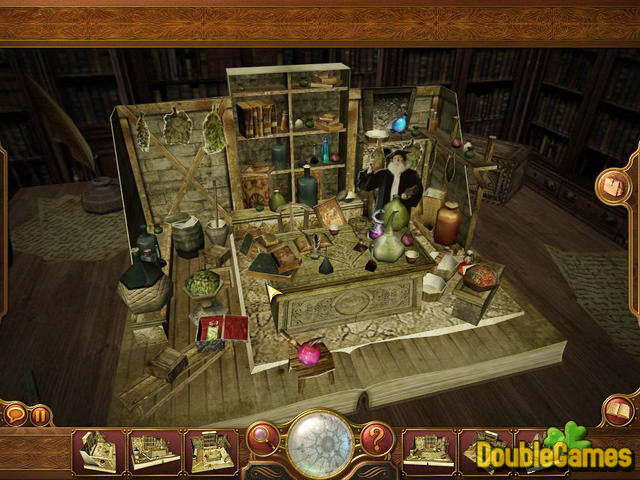Image resolution: width=640 pixels, height=480 pixels.
Task: Use the question mark hint button
Action: click(x=377, y=437)
